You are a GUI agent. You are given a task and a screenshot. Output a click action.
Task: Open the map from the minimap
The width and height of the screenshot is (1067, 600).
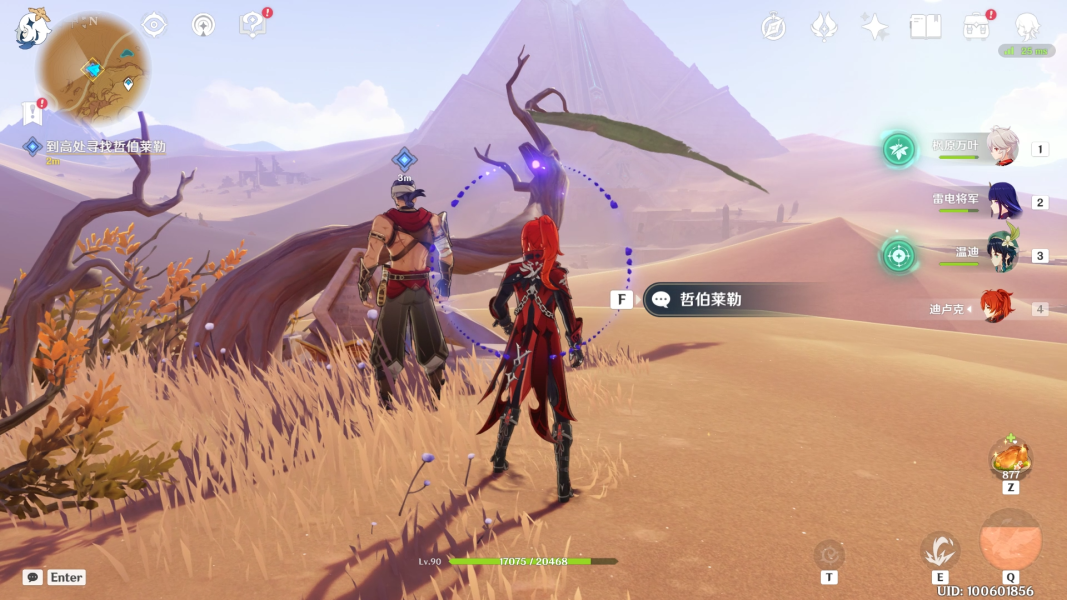click(93, 68)
